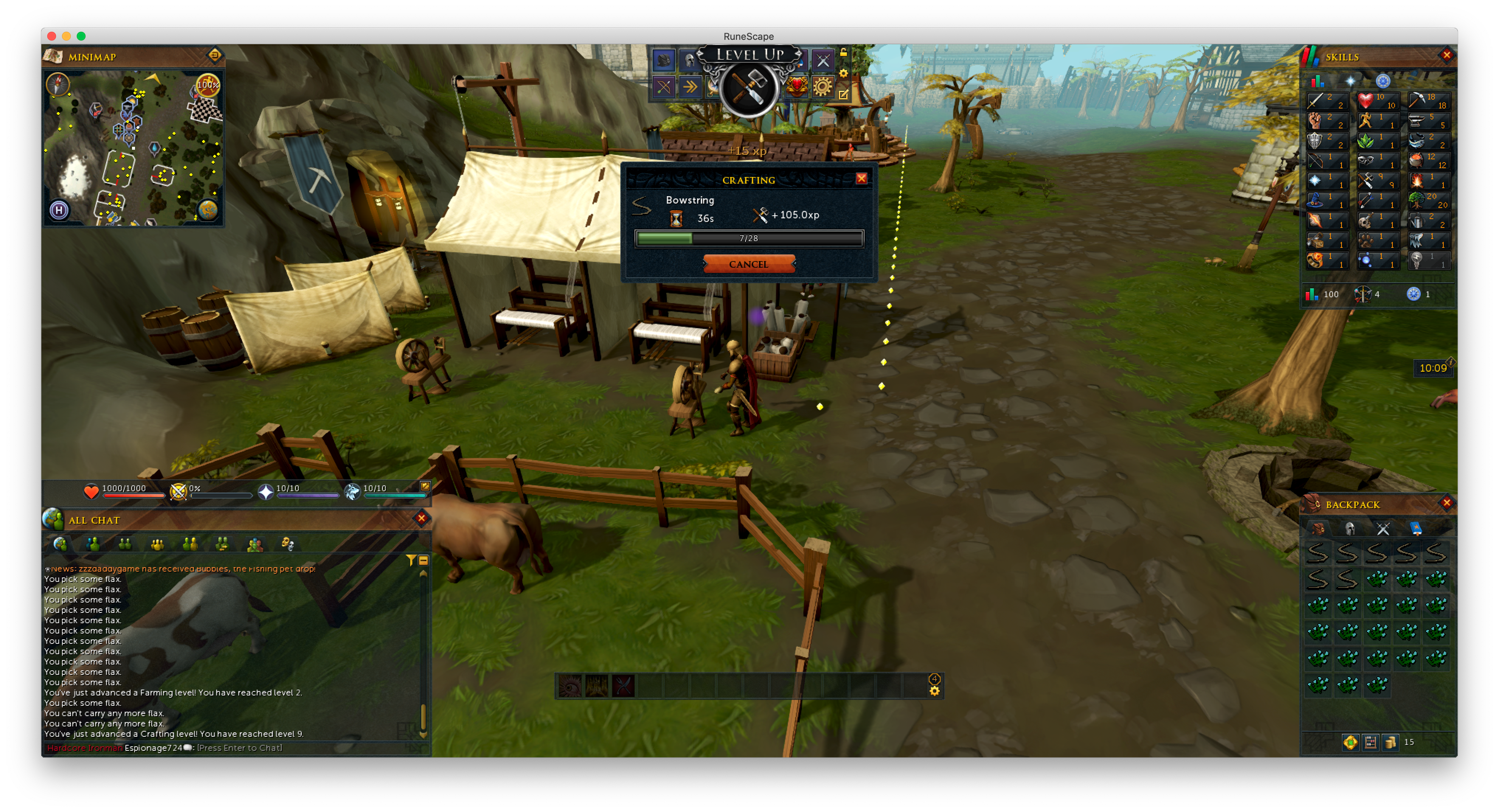Open the Crafting skill at level 9

click(1377, 180)
